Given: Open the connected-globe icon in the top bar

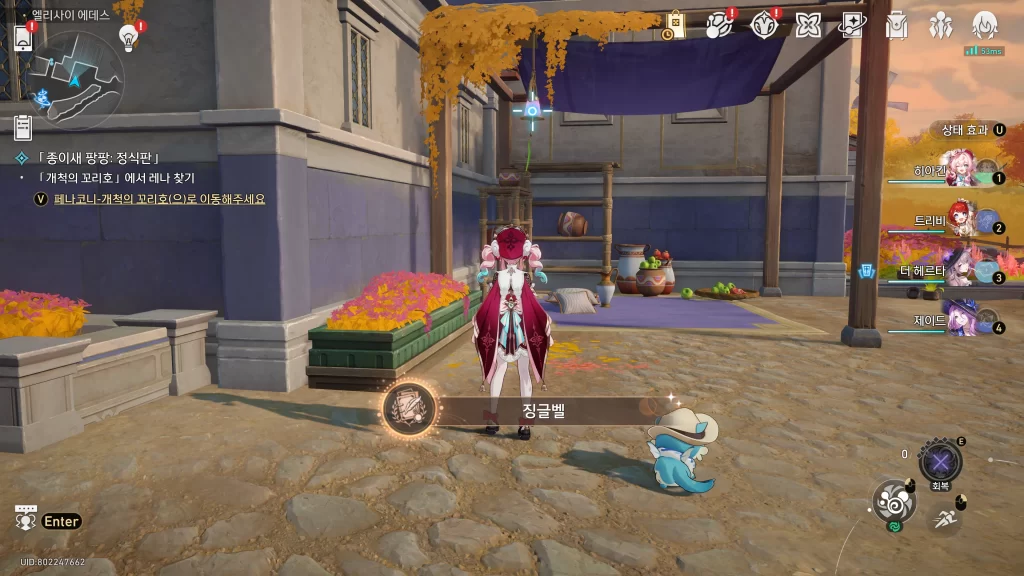Looking at the screenshot, I should 719,25.
